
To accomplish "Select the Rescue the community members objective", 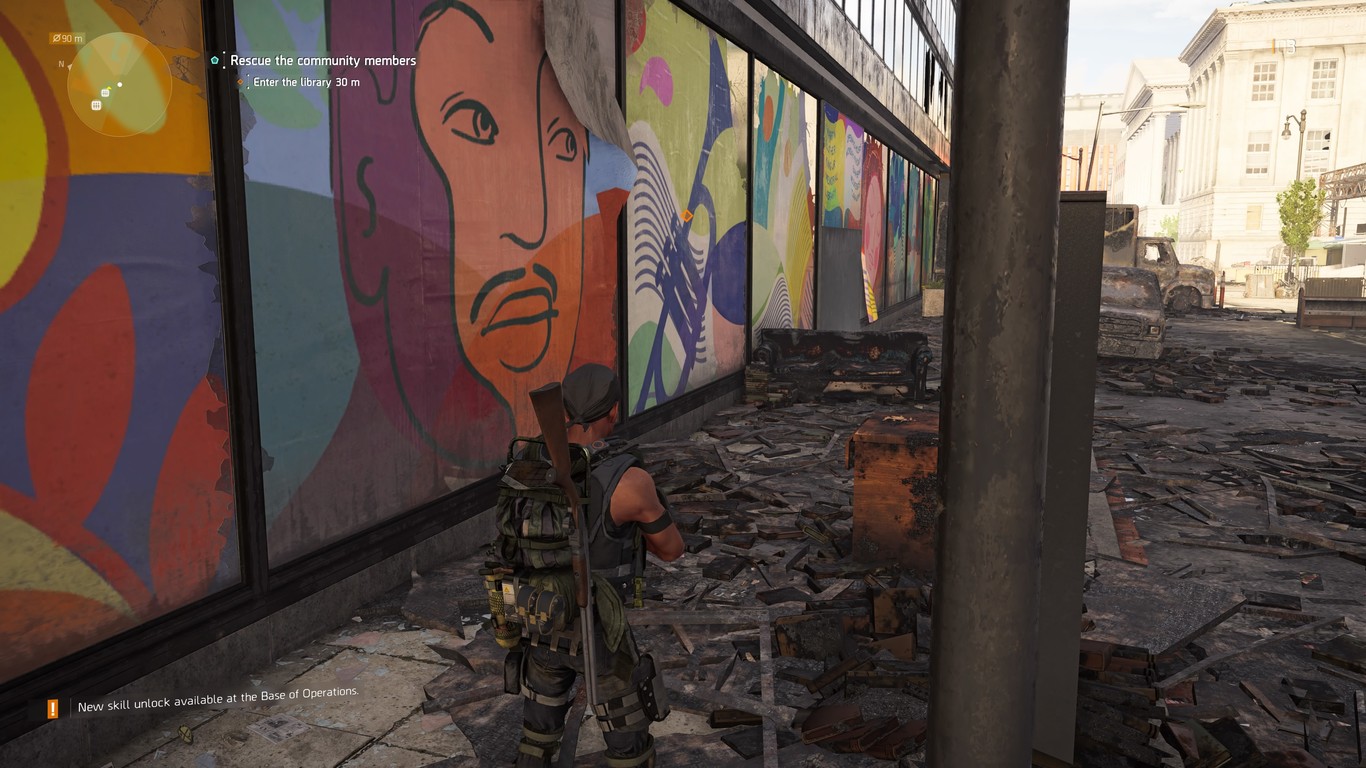I will 322,61.
